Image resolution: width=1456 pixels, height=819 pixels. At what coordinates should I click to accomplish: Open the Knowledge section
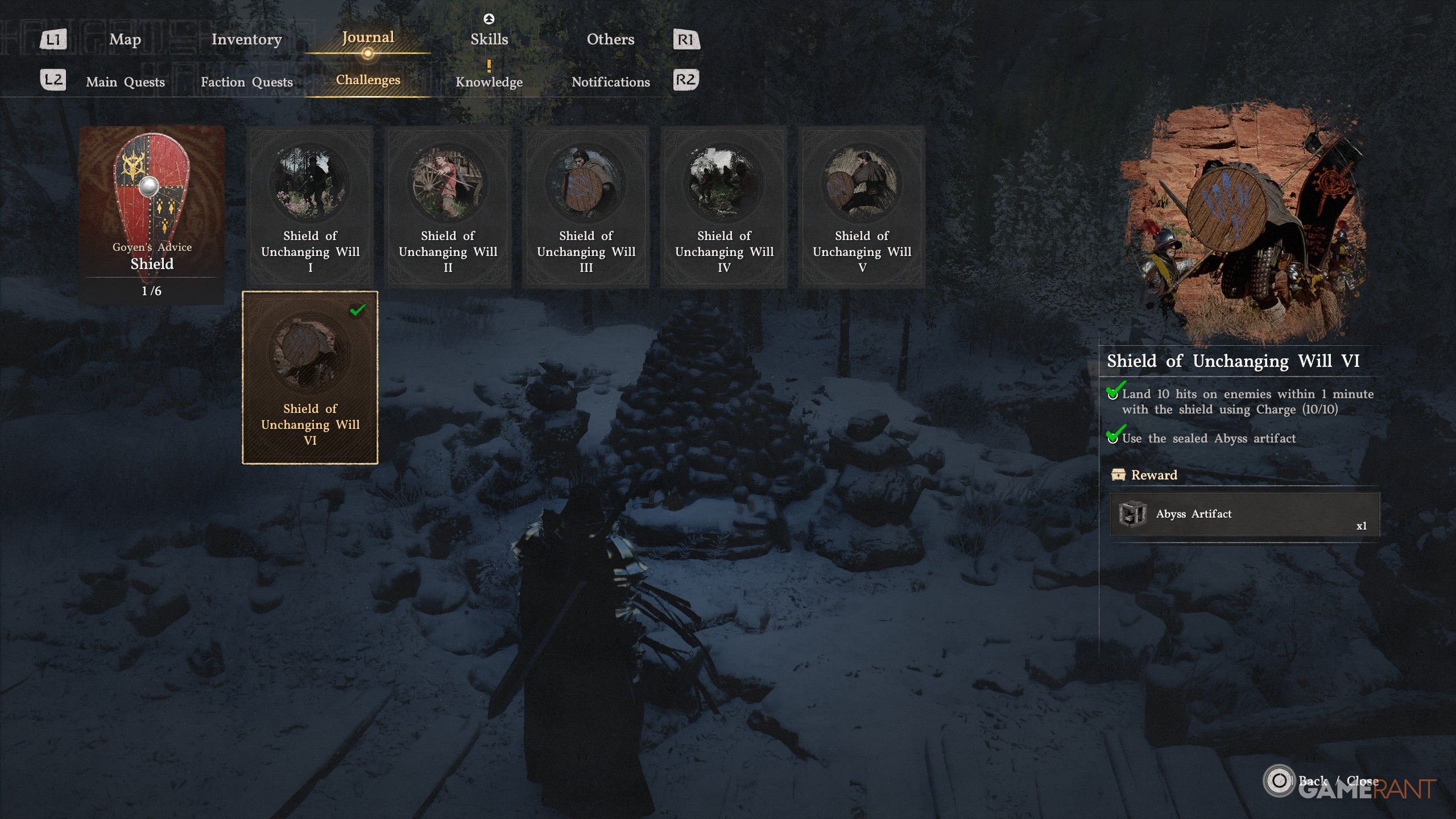pos(489,82)
